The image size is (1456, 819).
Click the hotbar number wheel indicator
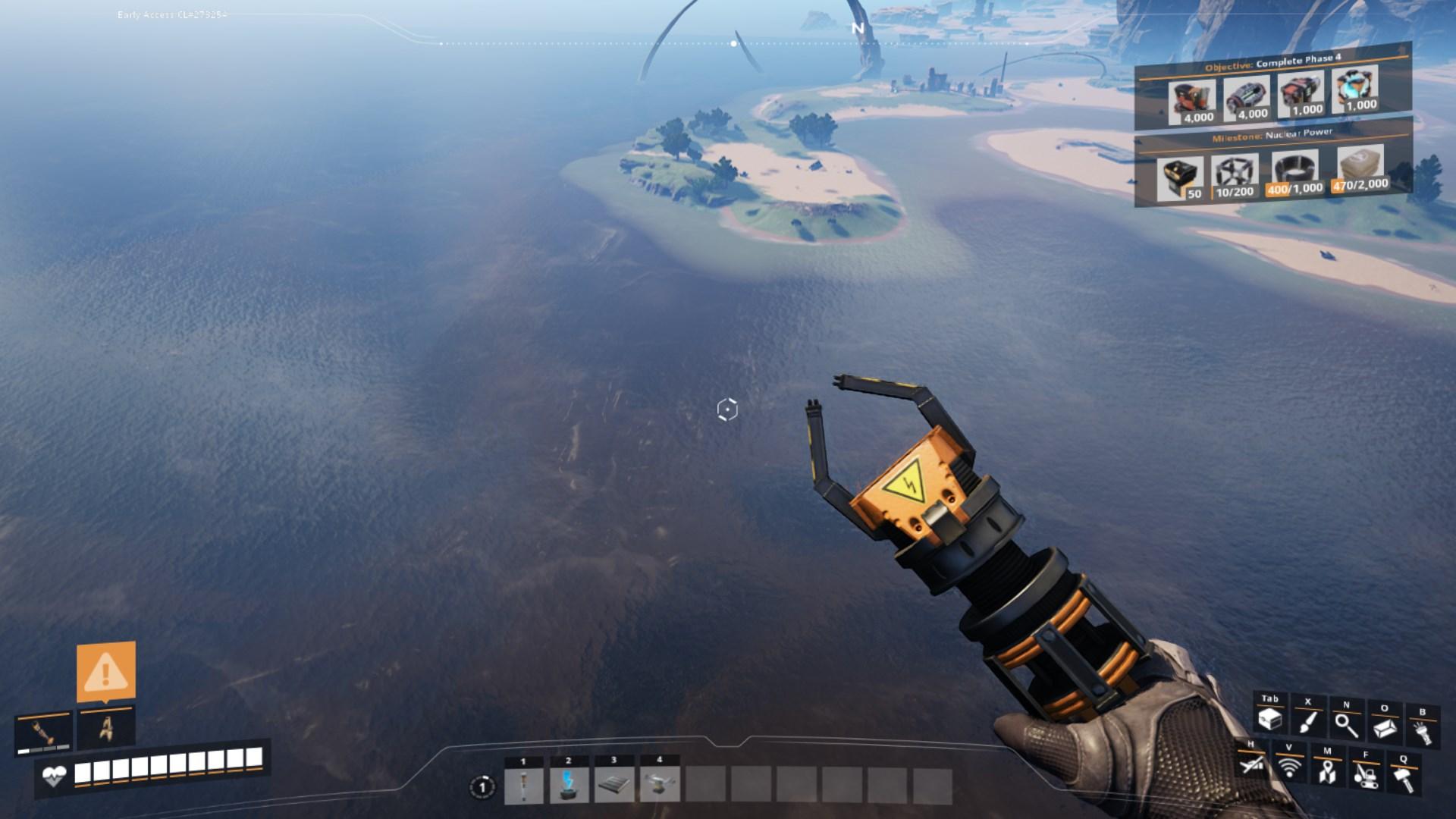coord(482,787)
